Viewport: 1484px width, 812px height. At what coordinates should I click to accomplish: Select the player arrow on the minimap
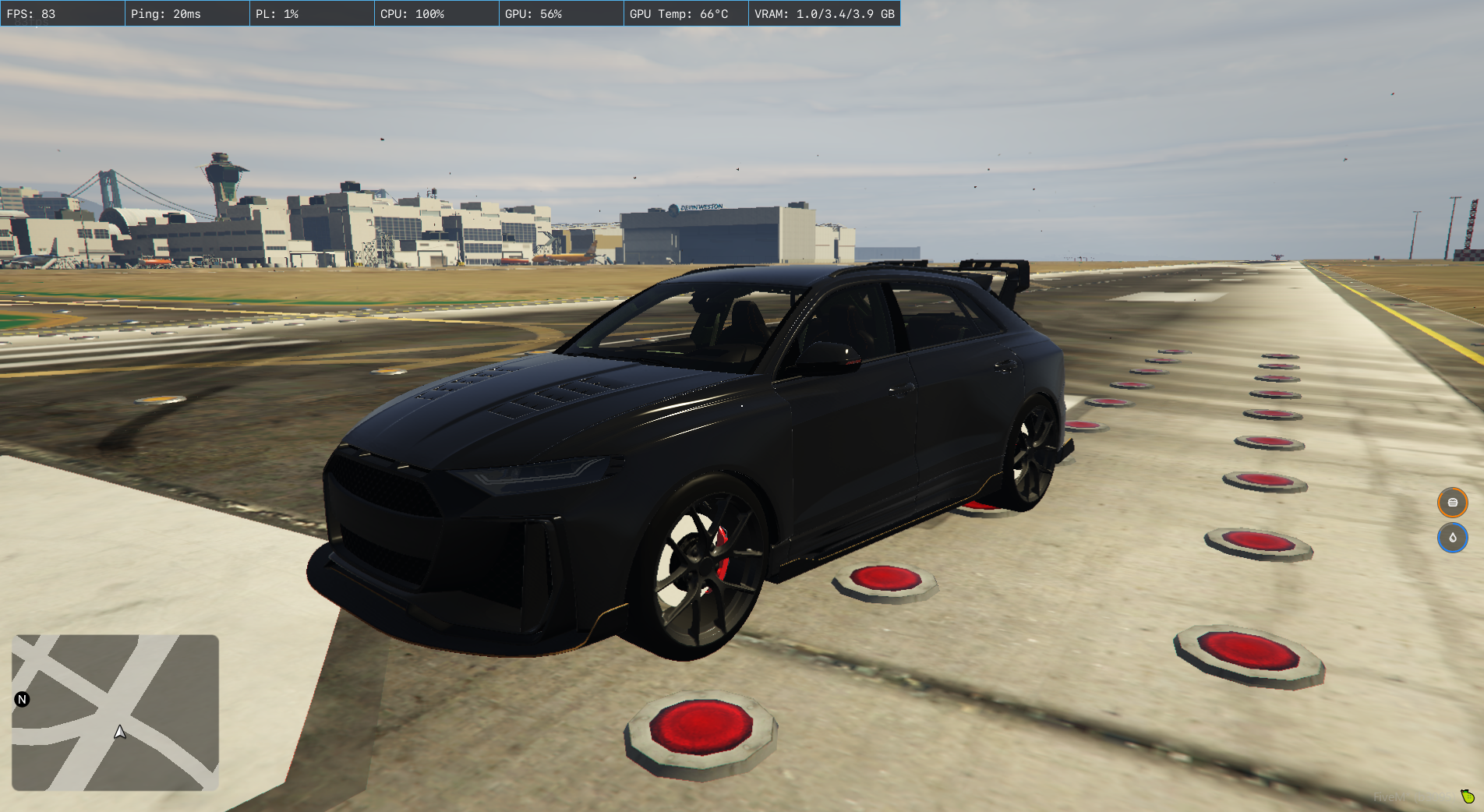(120, 732)
